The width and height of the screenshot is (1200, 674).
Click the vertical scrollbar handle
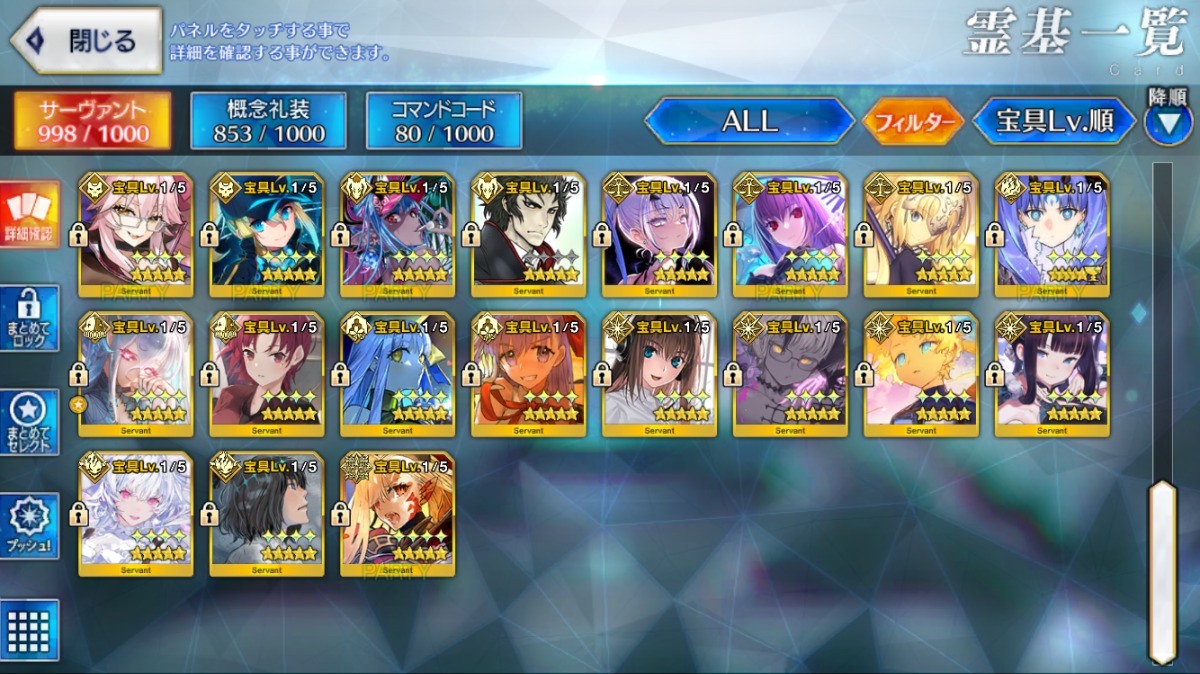tap(1162, 570)
